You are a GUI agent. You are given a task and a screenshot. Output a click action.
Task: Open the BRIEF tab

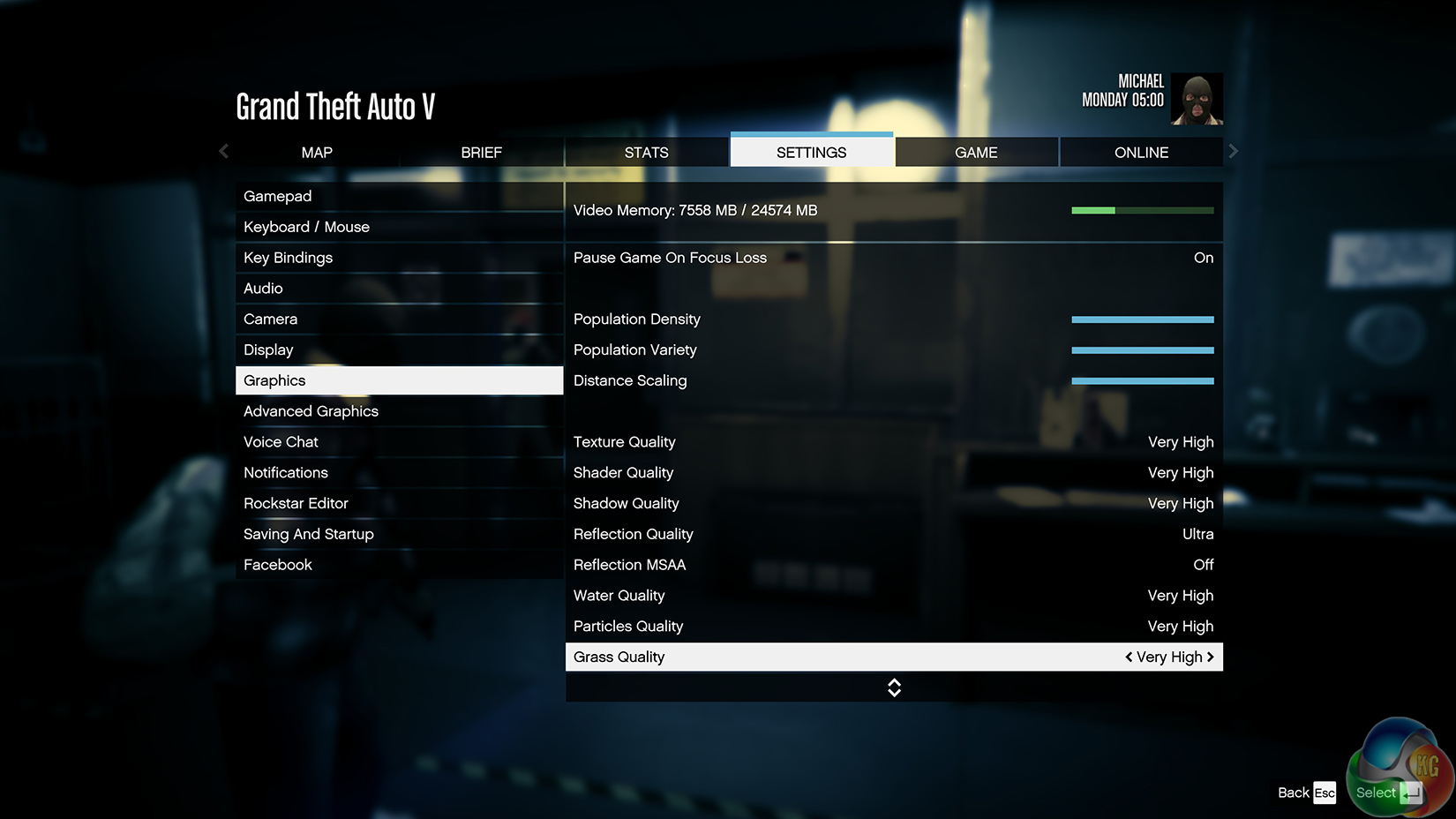pyautogui.click(x=481, y=153)
